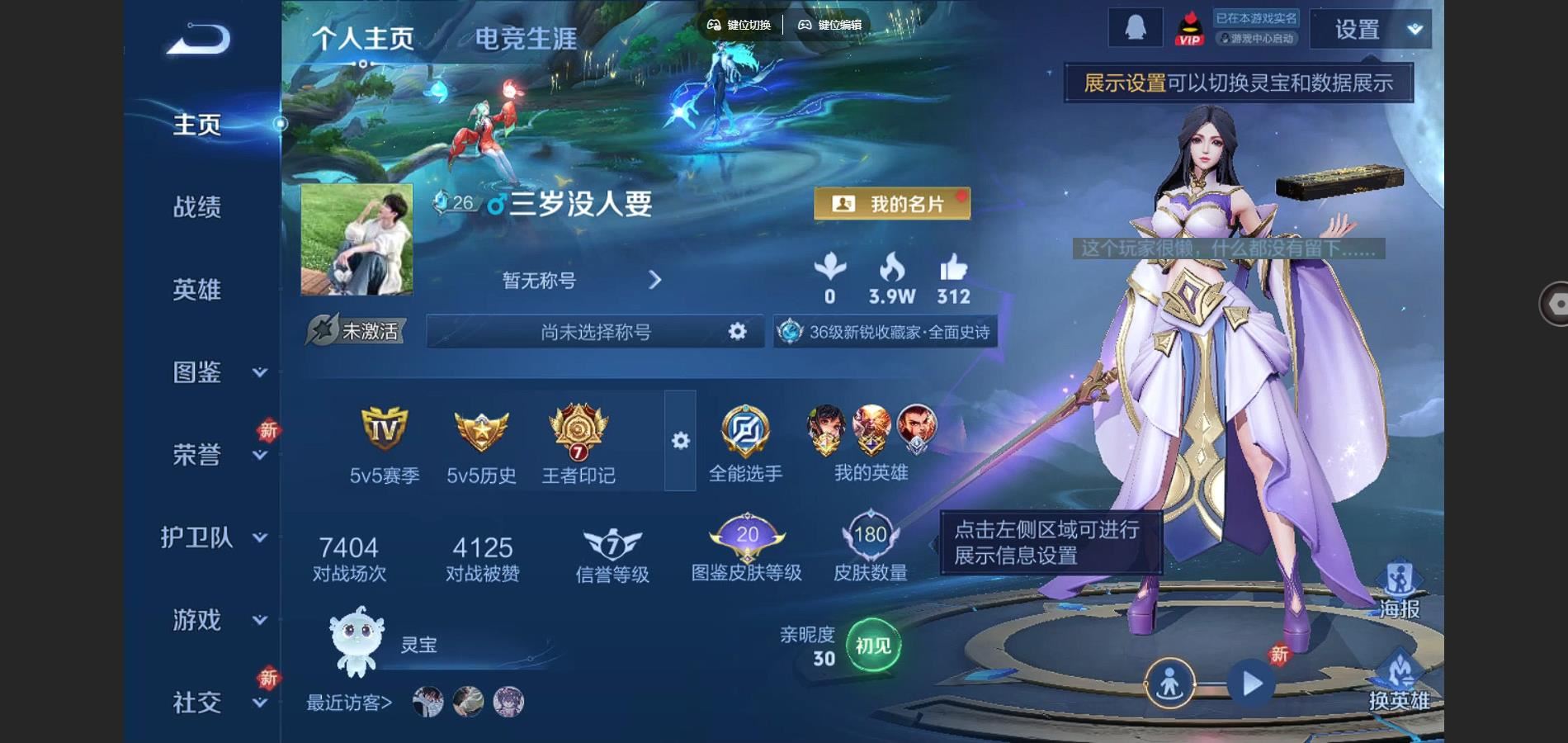Go back using the return arrow
1568x743 pixels.
tap(199, 39)
